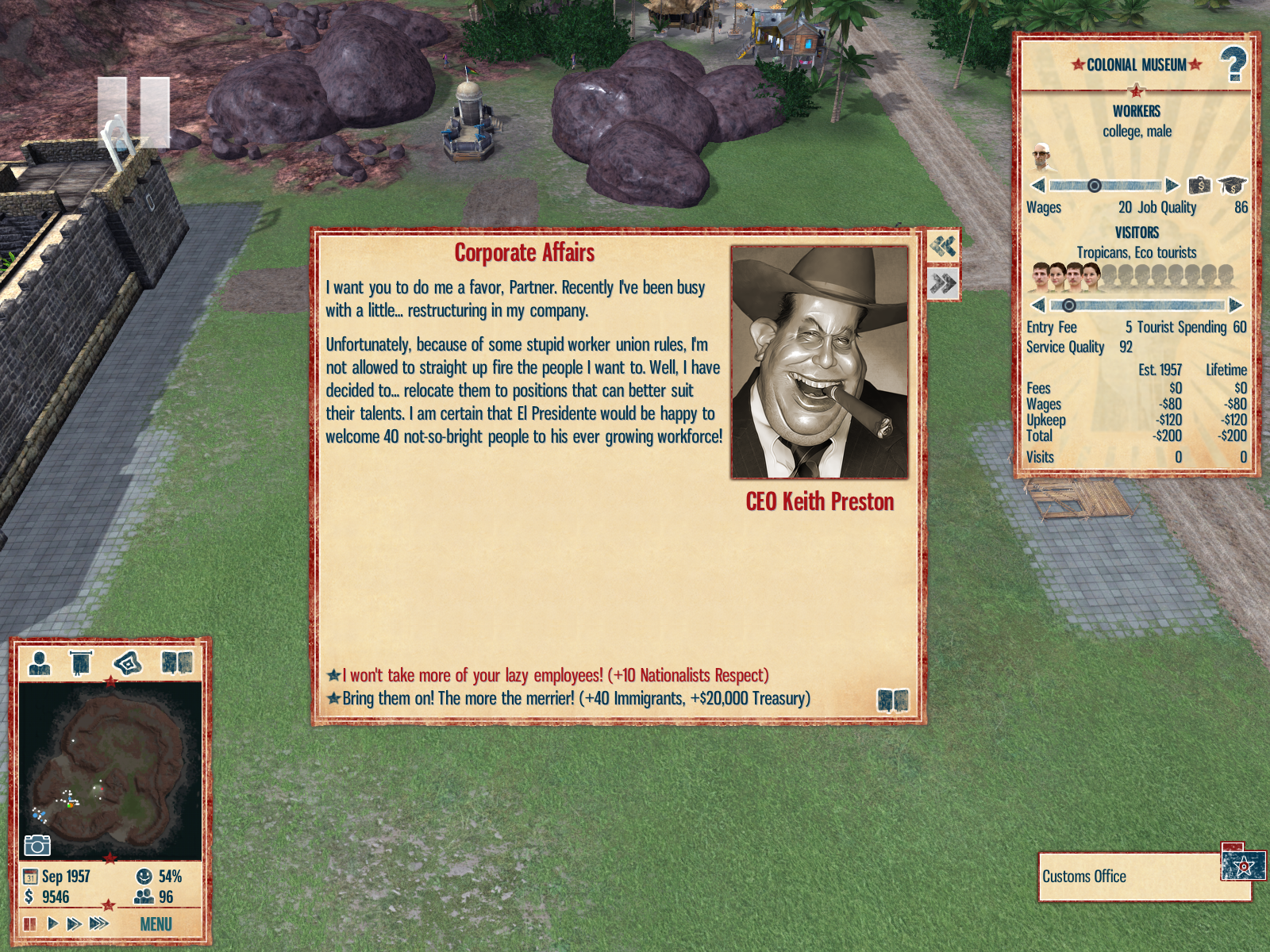The image size is (1270, 952).
Task: Click the briefcase icon beside the wages slider
Action: (1199, 186)
